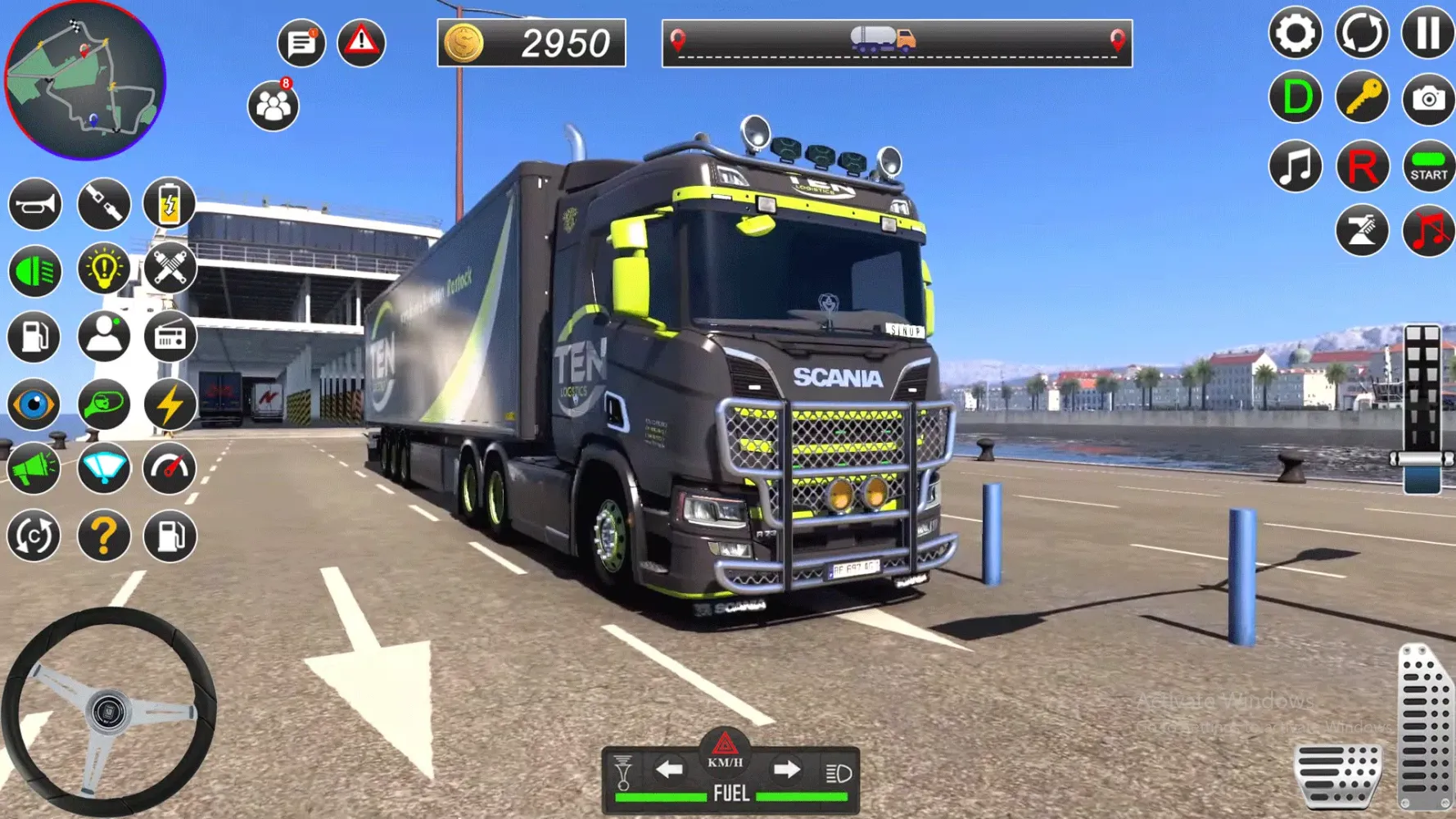Activate the windshield wipers
The image size is (1456, 819).
coord(103,467)
